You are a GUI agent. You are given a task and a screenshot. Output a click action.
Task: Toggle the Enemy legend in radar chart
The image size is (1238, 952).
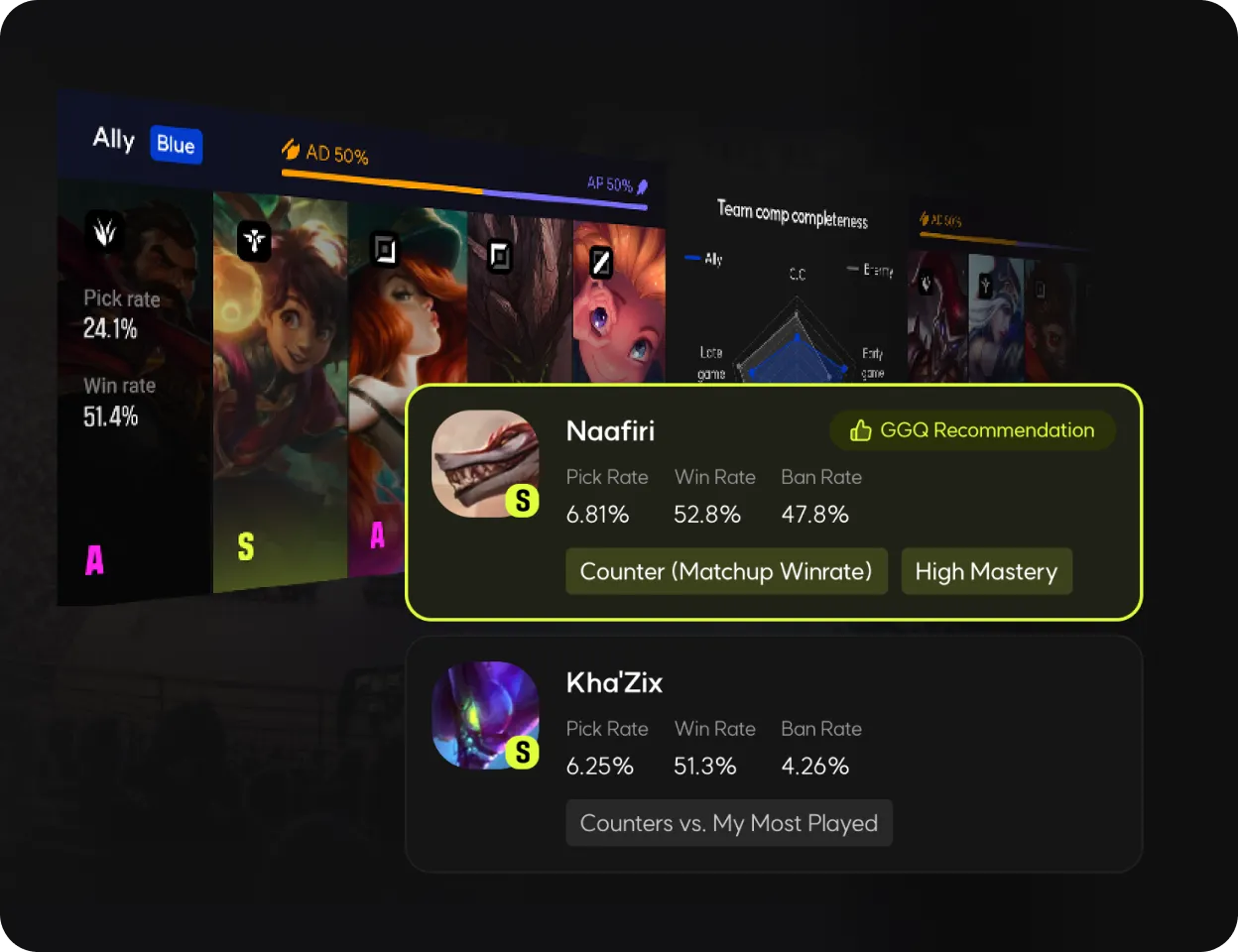(870, 270)
